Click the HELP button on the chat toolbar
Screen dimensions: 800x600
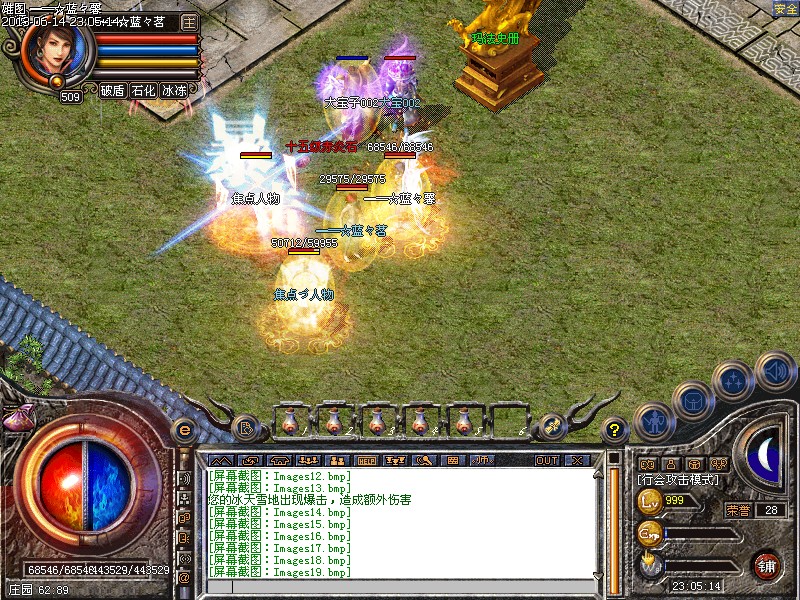(367, 461)
